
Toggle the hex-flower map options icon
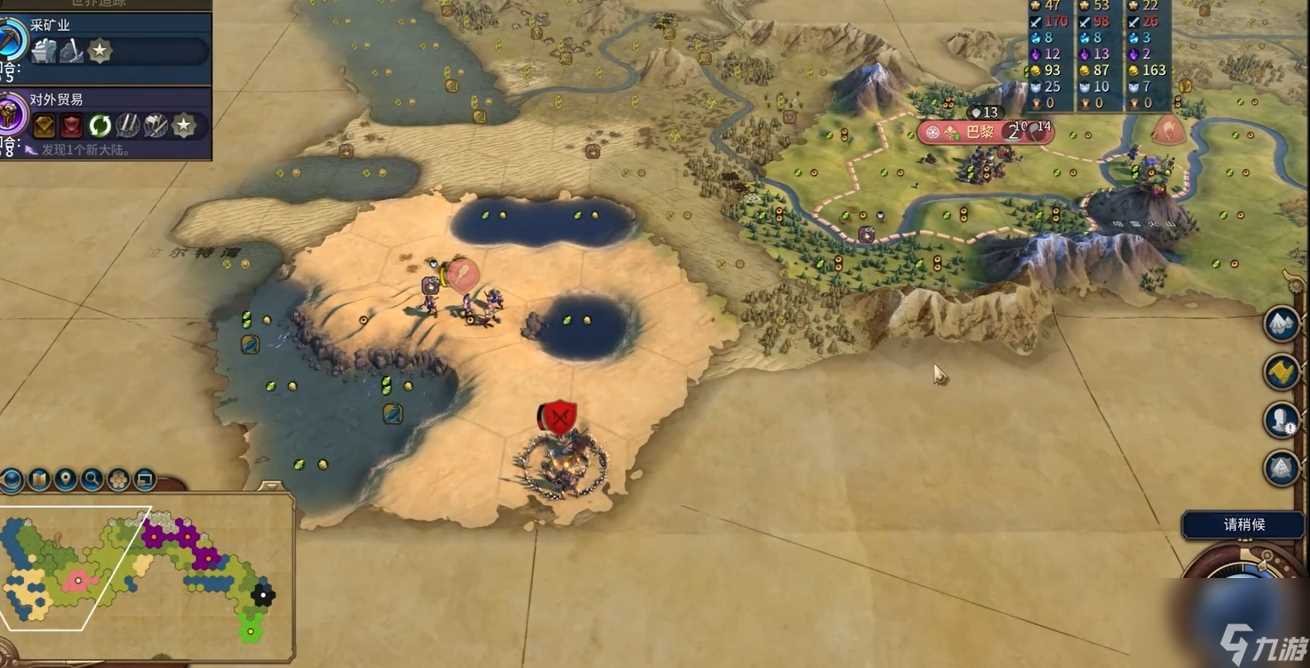[x=118, y=480]
